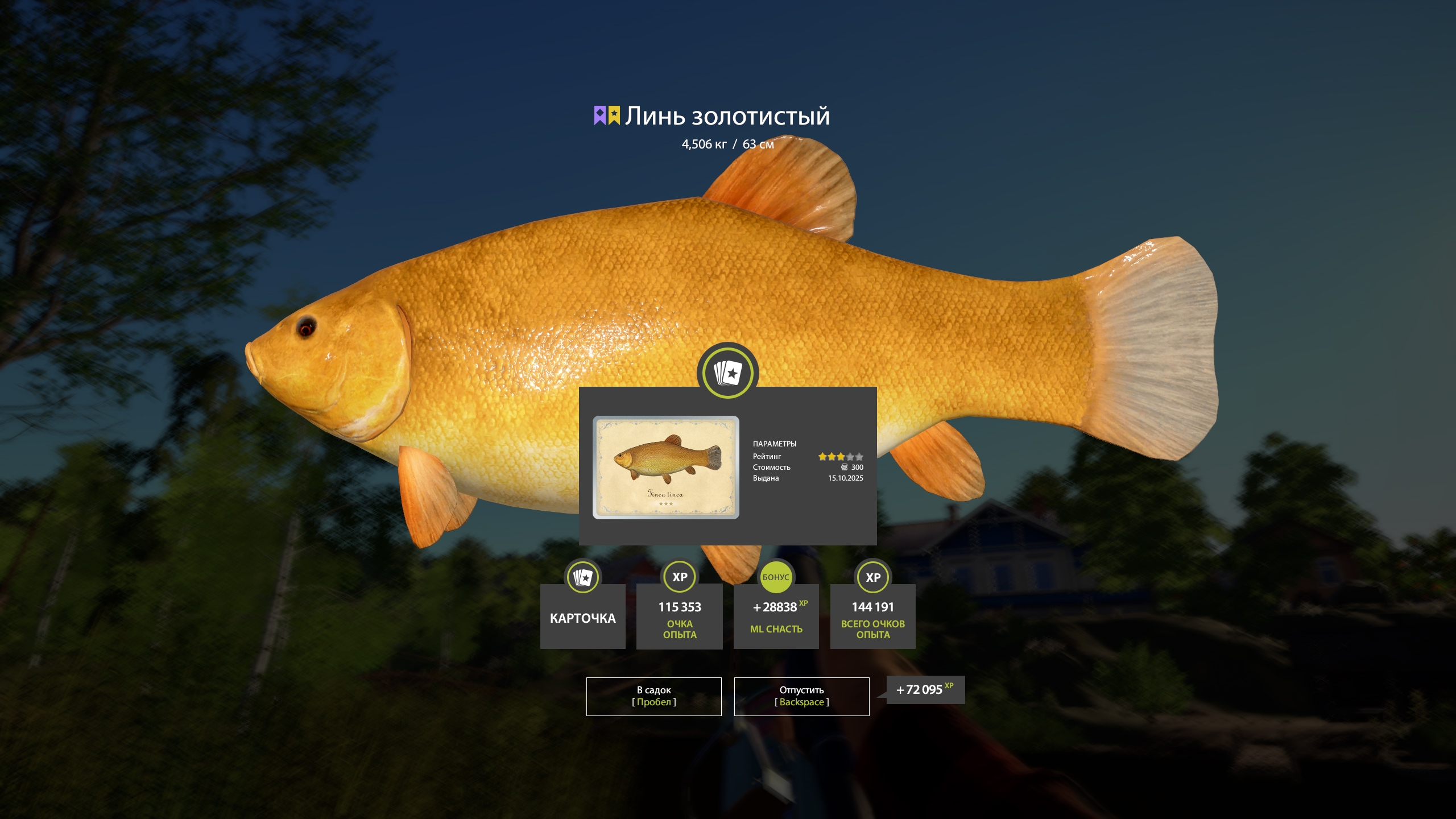Open the Карточка reward tile

582,617
